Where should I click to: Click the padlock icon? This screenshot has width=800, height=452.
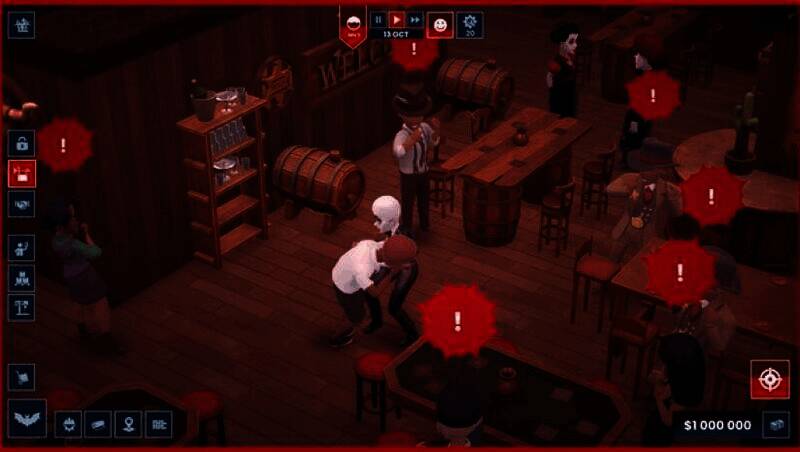pos(21,142)
